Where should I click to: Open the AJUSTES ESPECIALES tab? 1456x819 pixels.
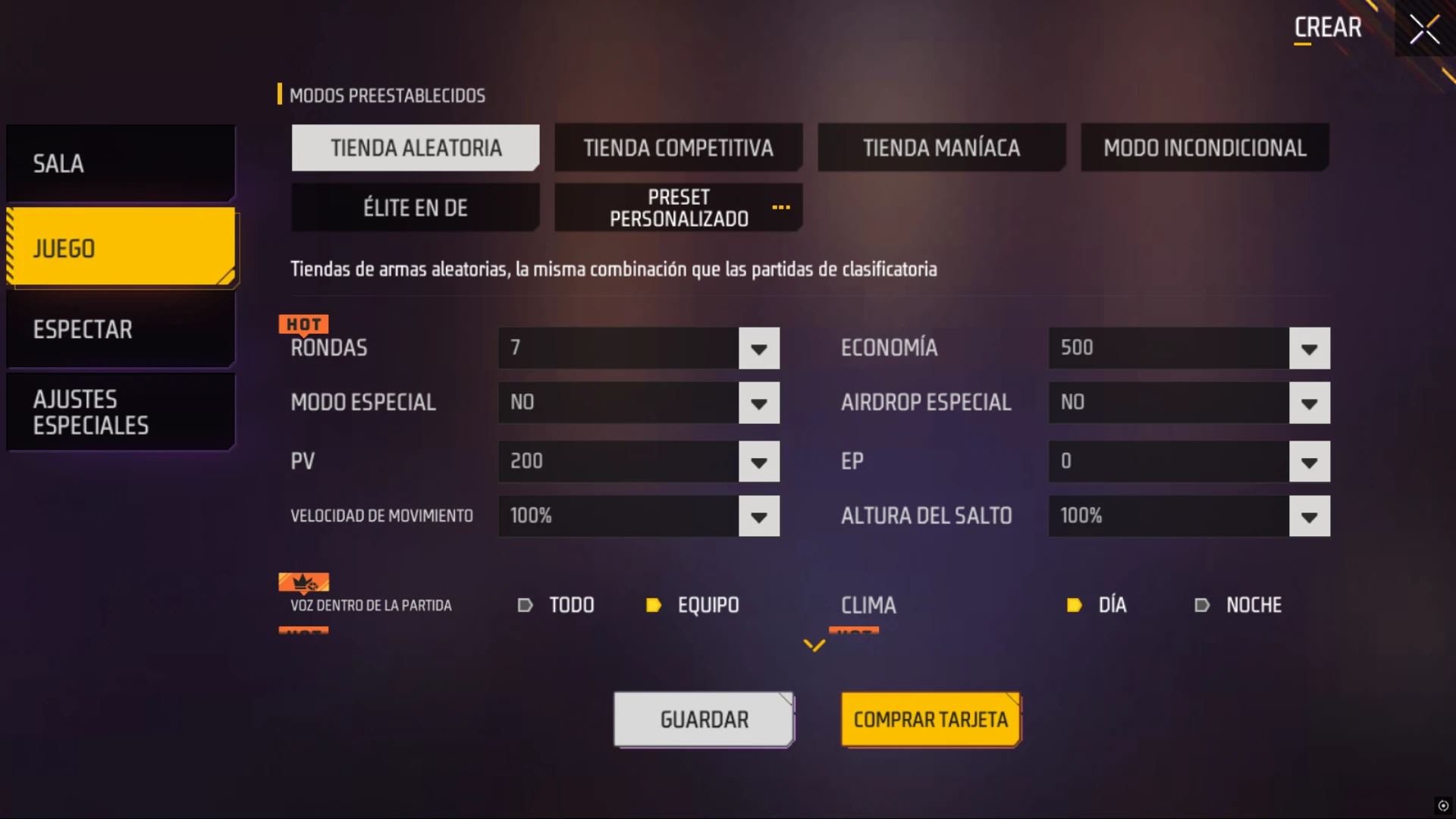[121, 411]
